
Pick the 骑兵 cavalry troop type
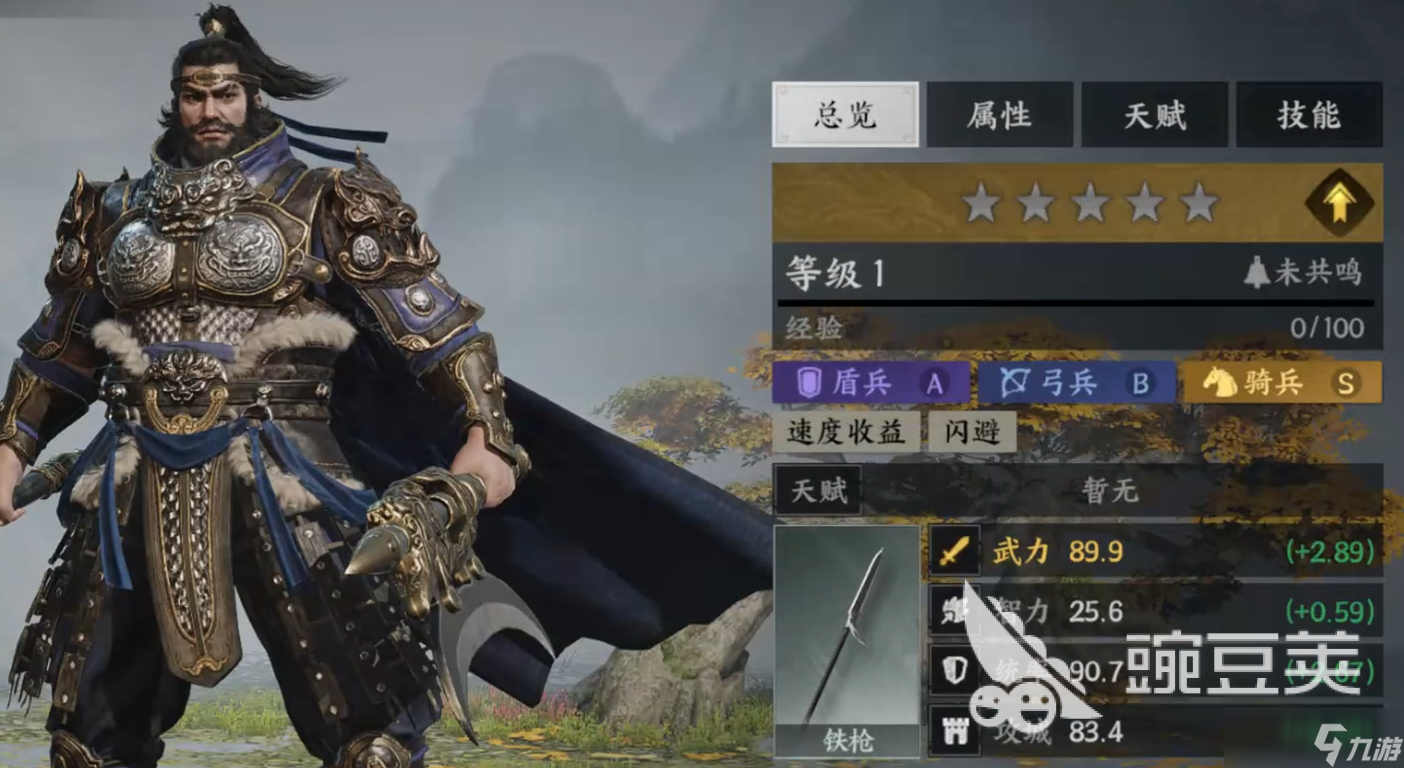click(1281, 383)
